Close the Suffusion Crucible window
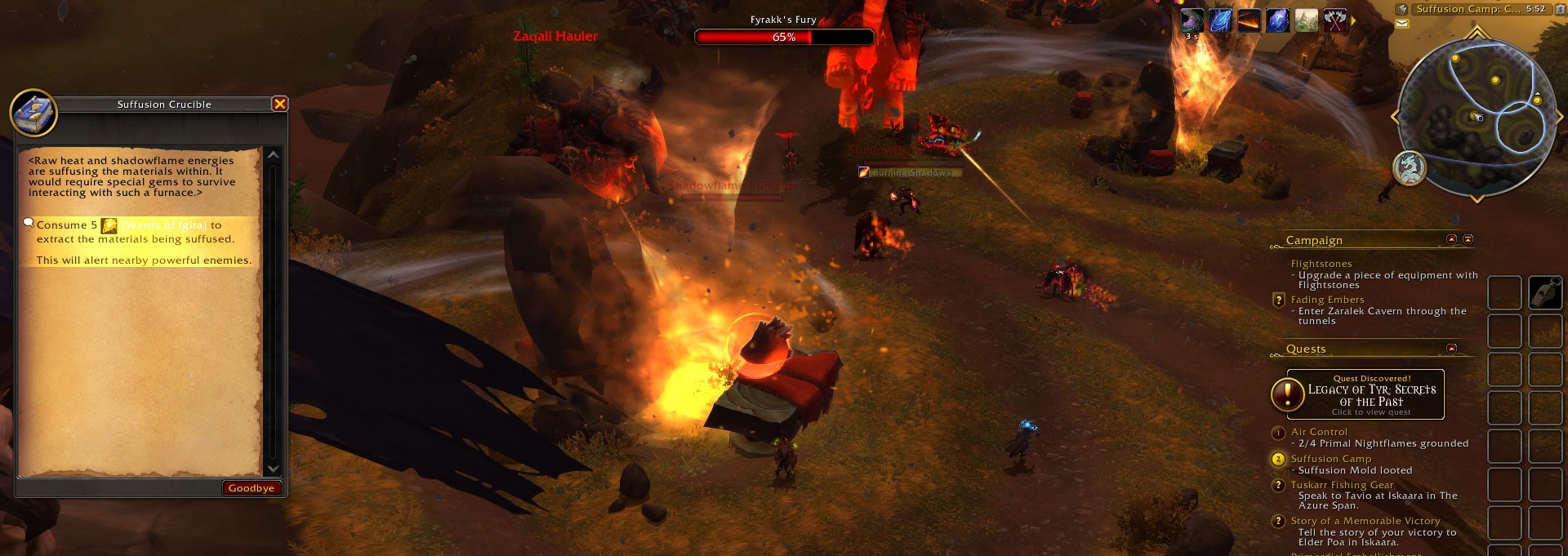1568x556 pixels. pyautogui.click(x=279, y=104)
